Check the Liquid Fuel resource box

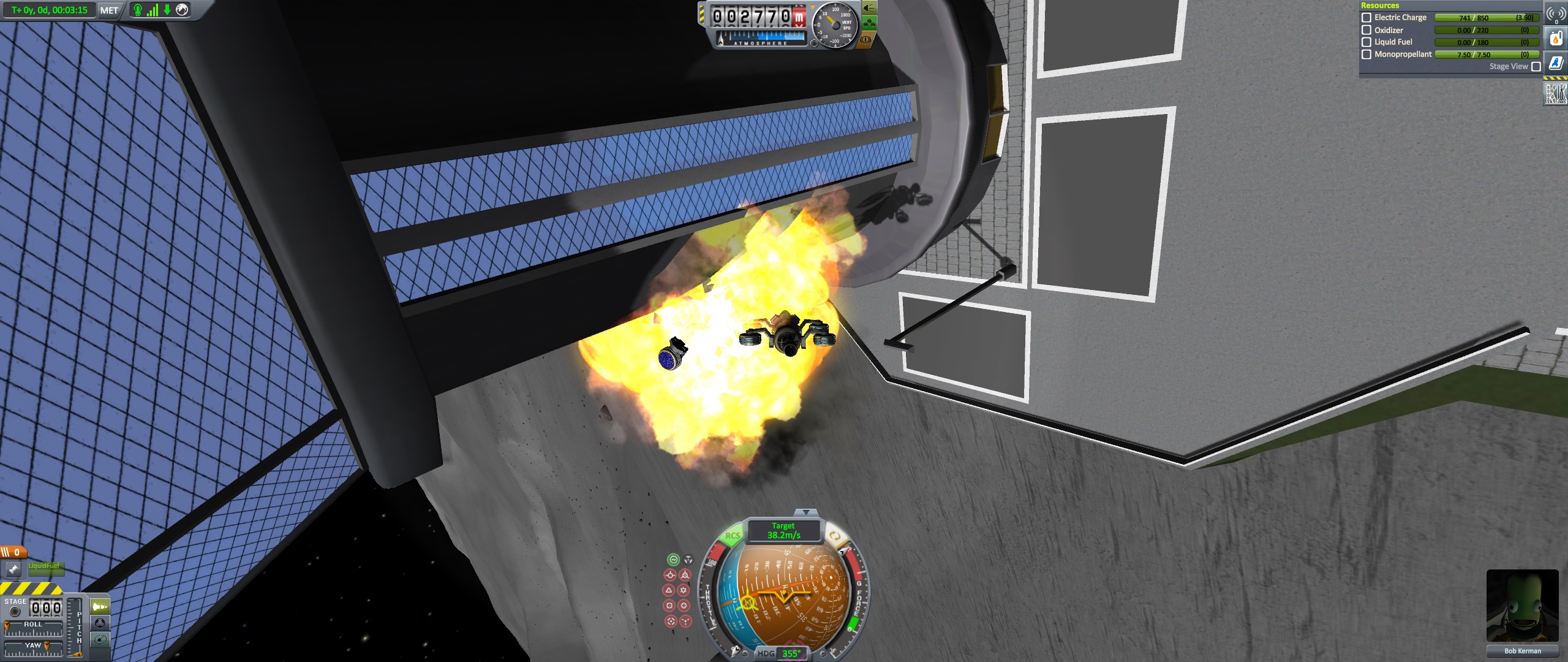point(1366,42)
